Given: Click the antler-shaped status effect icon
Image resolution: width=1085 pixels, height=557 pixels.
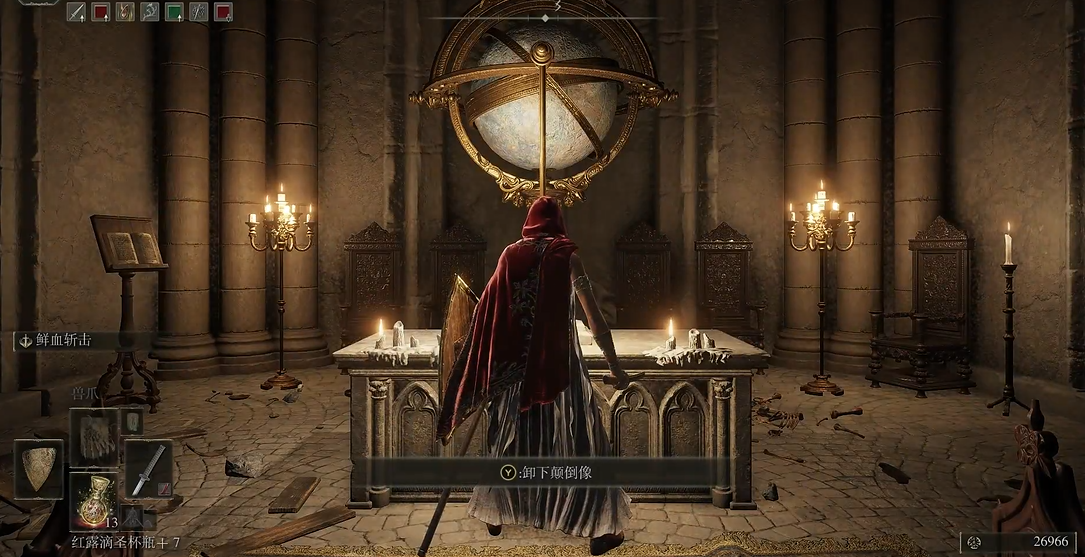Looking at the screenshot, I should point(150,12).
